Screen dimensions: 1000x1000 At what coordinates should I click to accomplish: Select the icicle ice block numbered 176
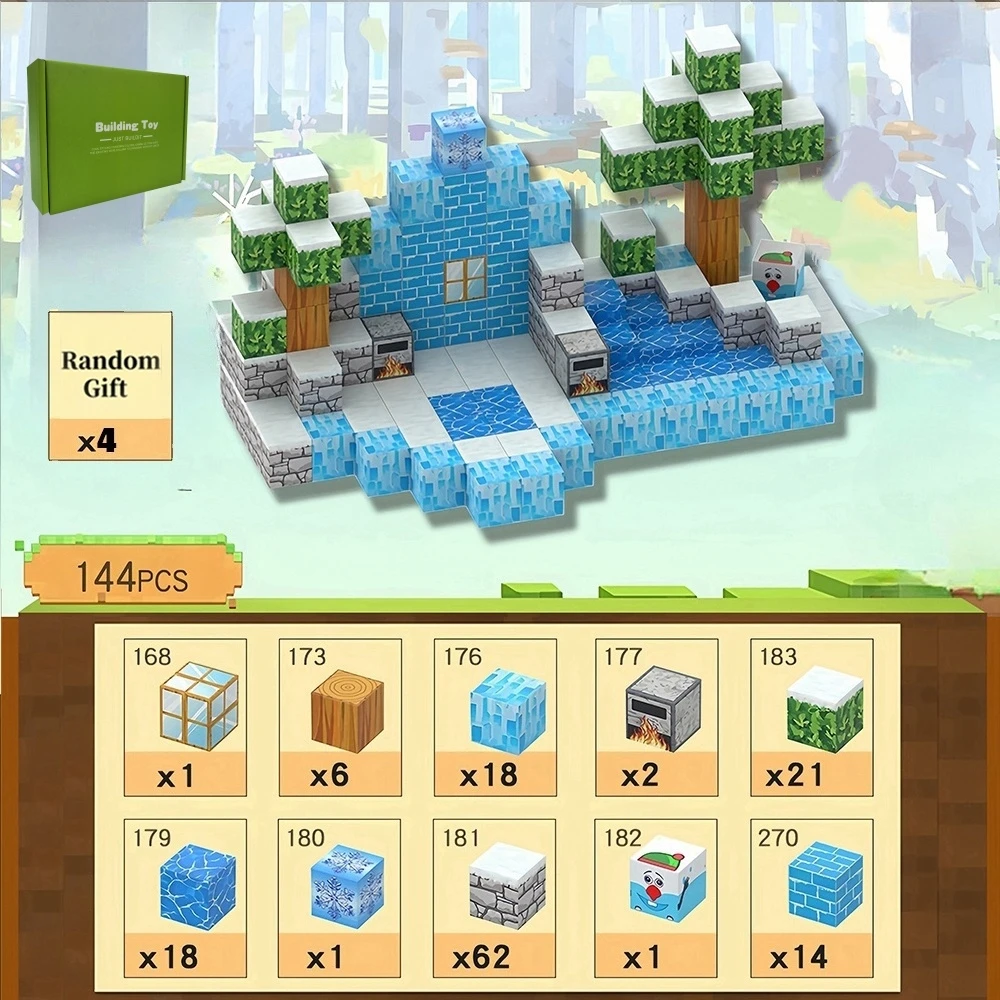pyautogui.click(x=496, y=717)
